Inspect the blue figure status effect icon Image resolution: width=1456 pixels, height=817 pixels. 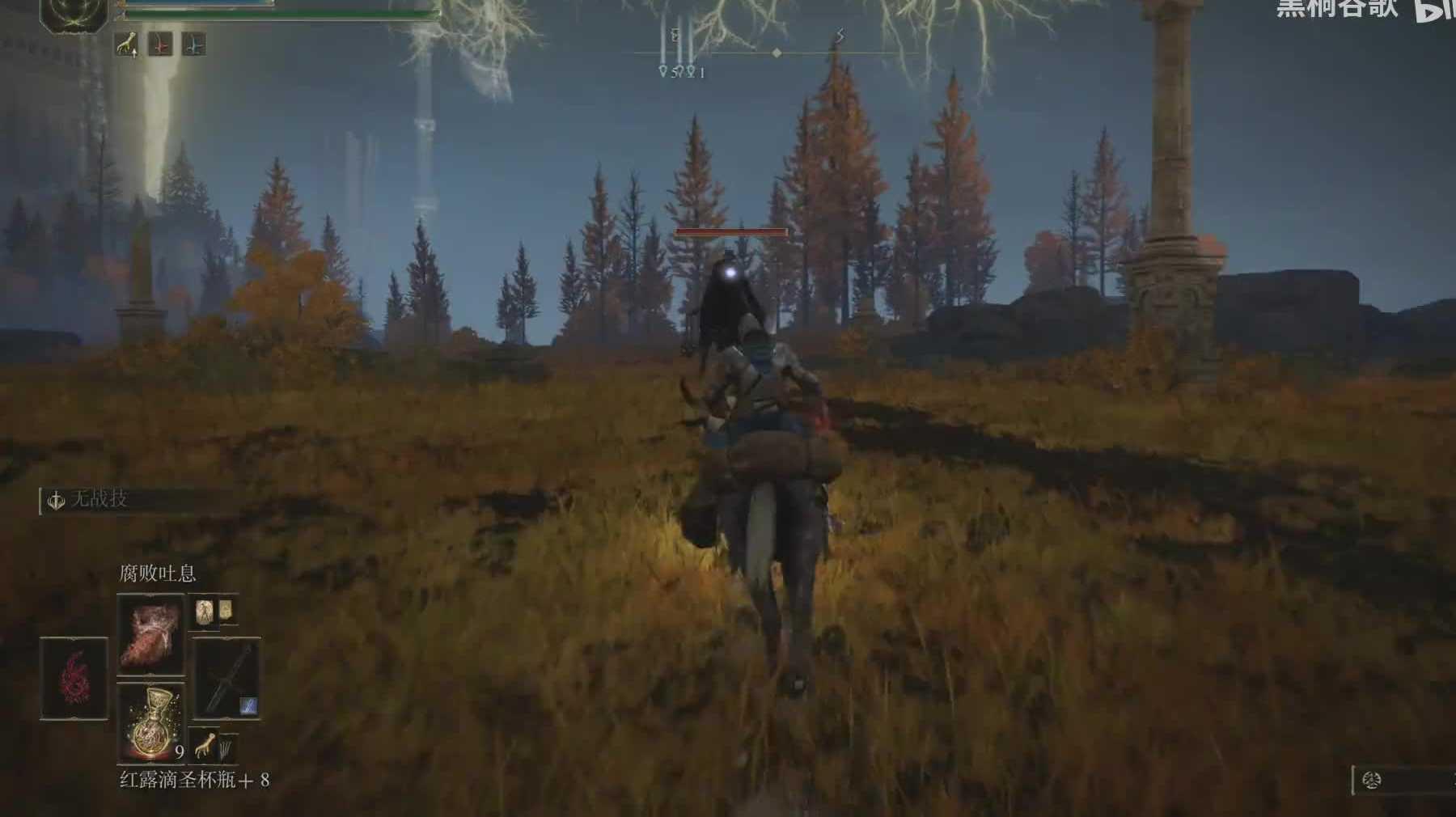point(193,45)
